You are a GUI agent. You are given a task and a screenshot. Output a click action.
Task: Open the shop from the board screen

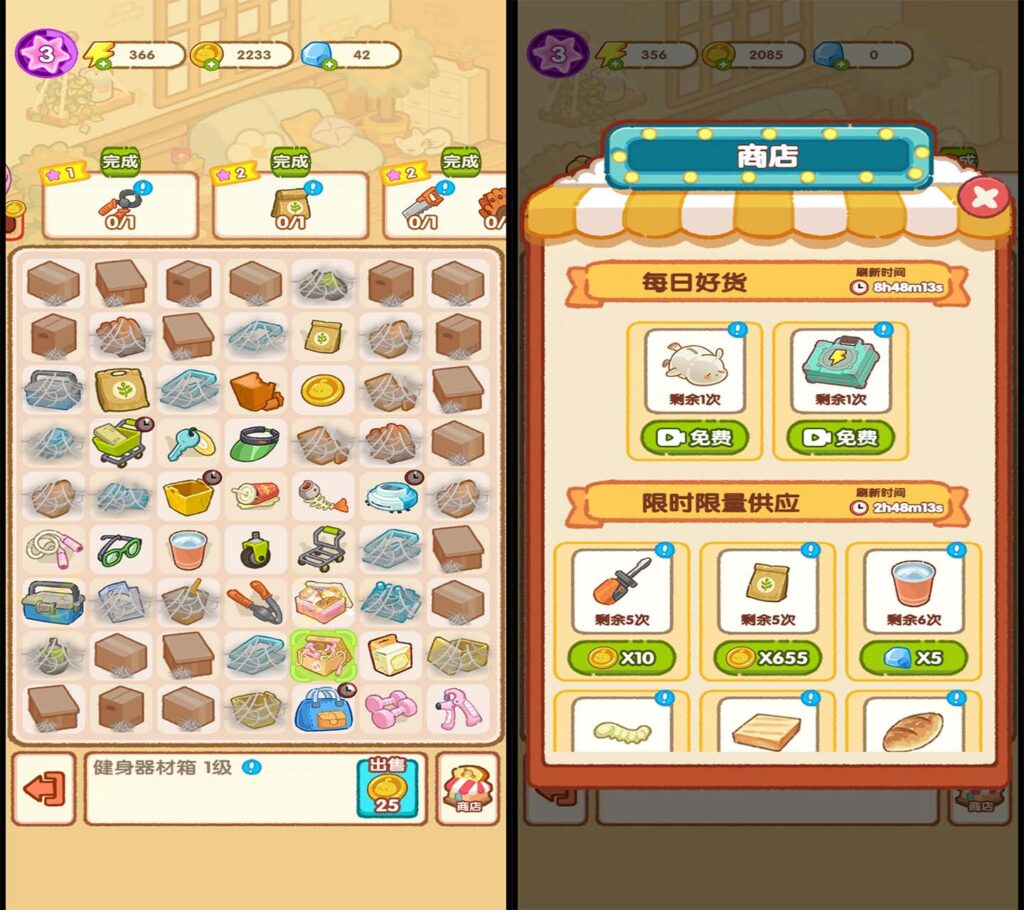point(467,788)
